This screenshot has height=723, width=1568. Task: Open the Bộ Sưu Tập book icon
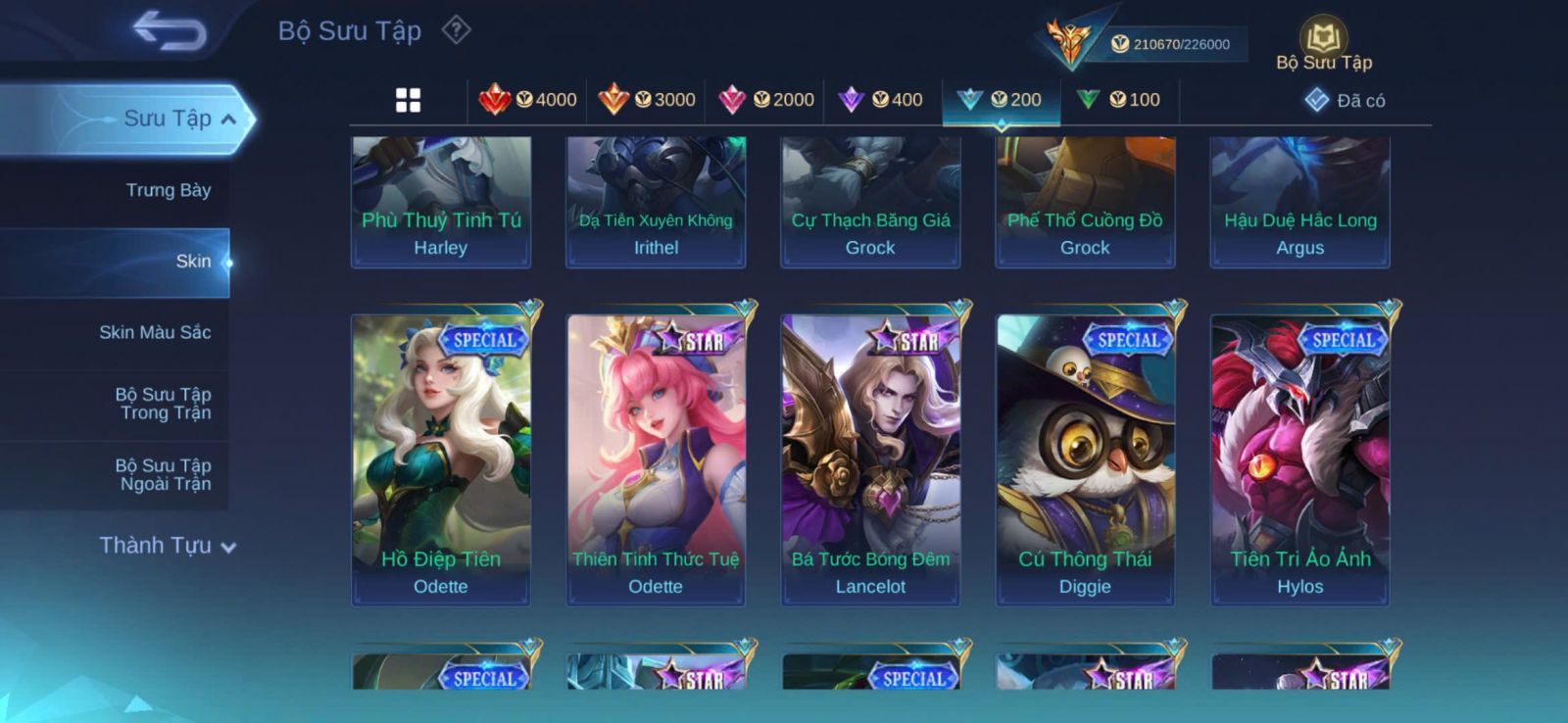[x=1323, y=41]
